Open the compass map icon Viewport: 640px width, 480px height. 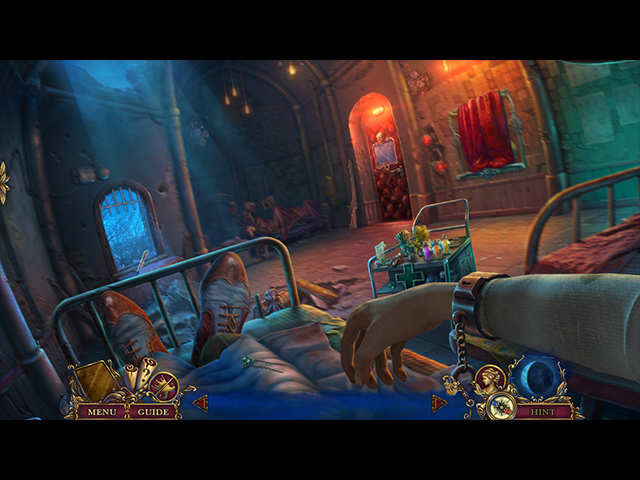point(502,407)
